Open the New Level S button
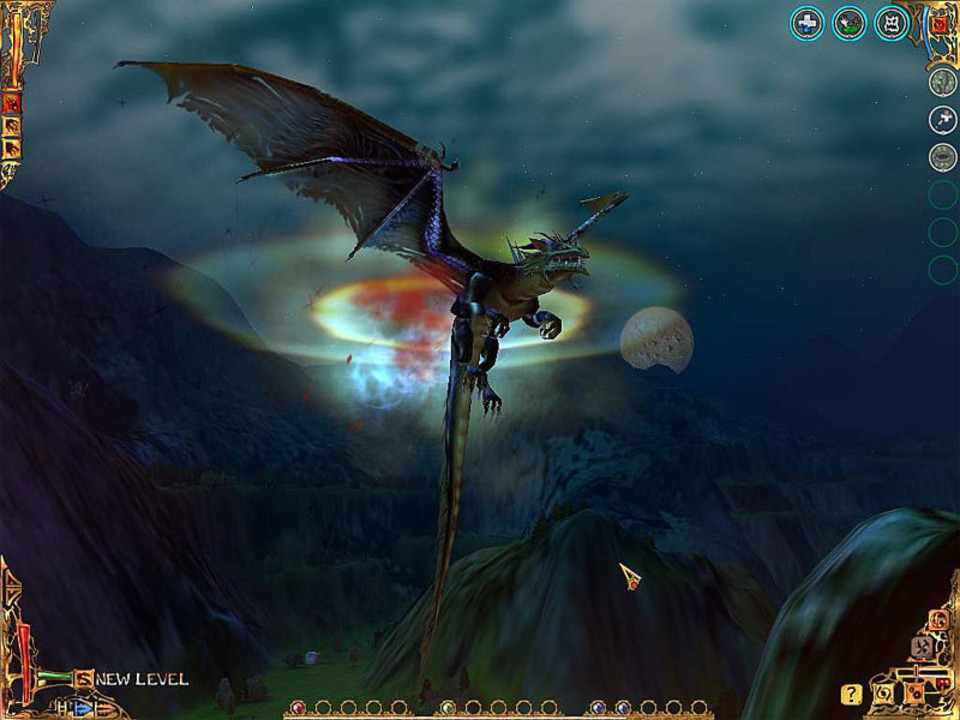Image resolution: width=960 pixels, height=720 pixels. 84,679
